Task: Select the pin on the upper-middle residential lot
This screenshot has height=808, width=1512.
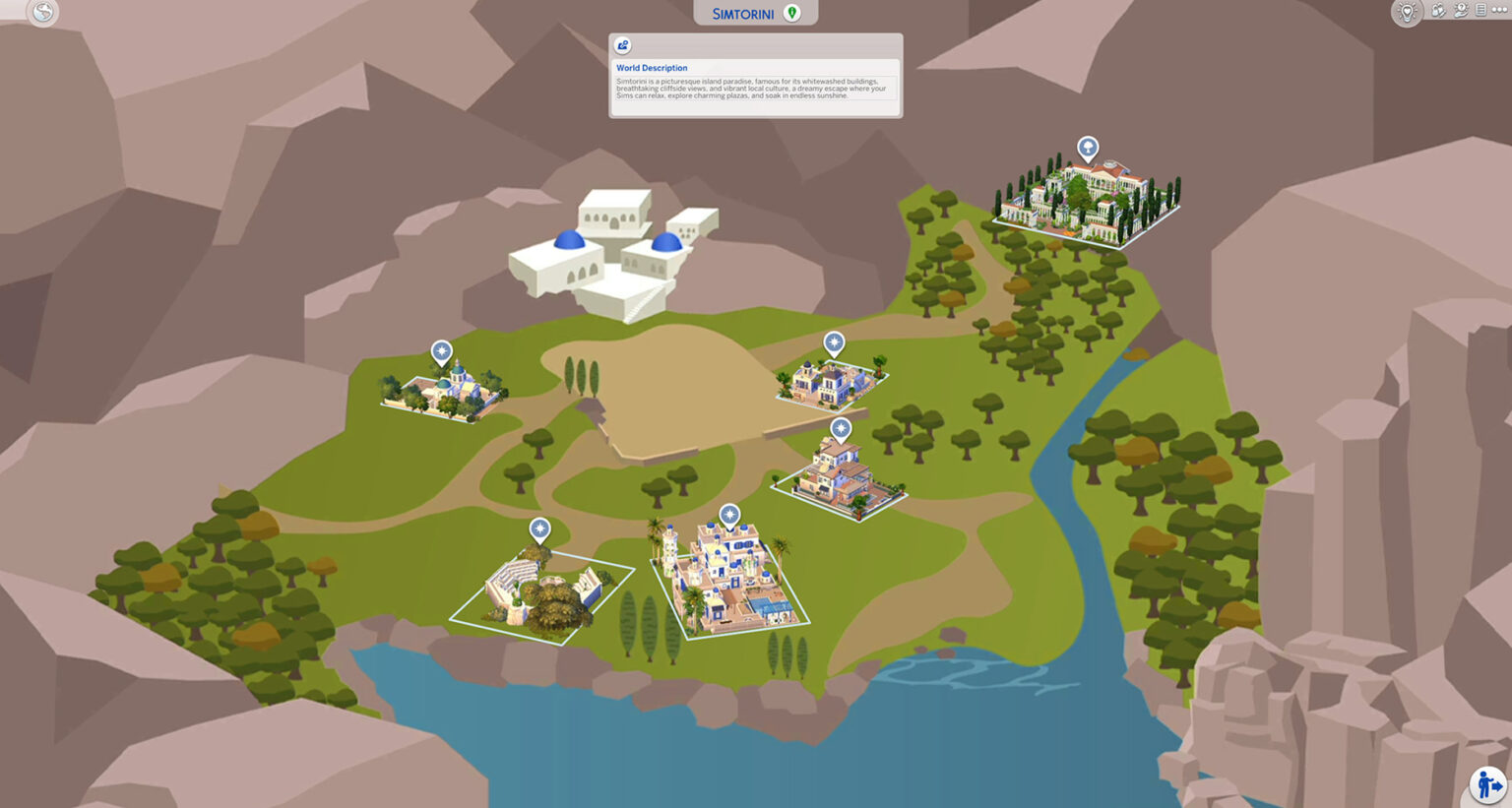Action: 834,342
